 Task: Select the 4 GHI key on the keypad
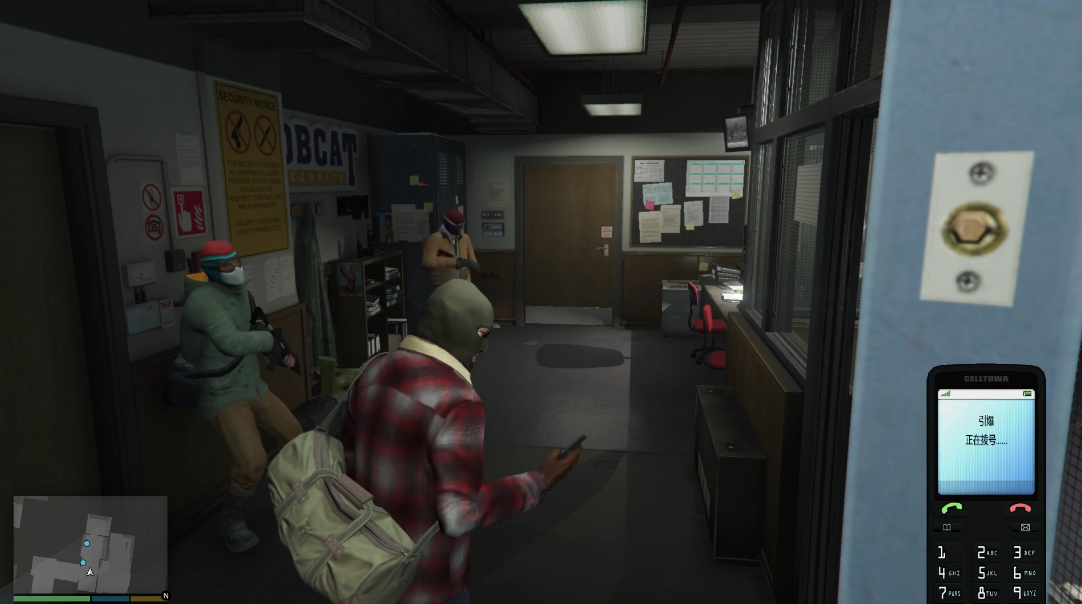[x=943, y=573]
